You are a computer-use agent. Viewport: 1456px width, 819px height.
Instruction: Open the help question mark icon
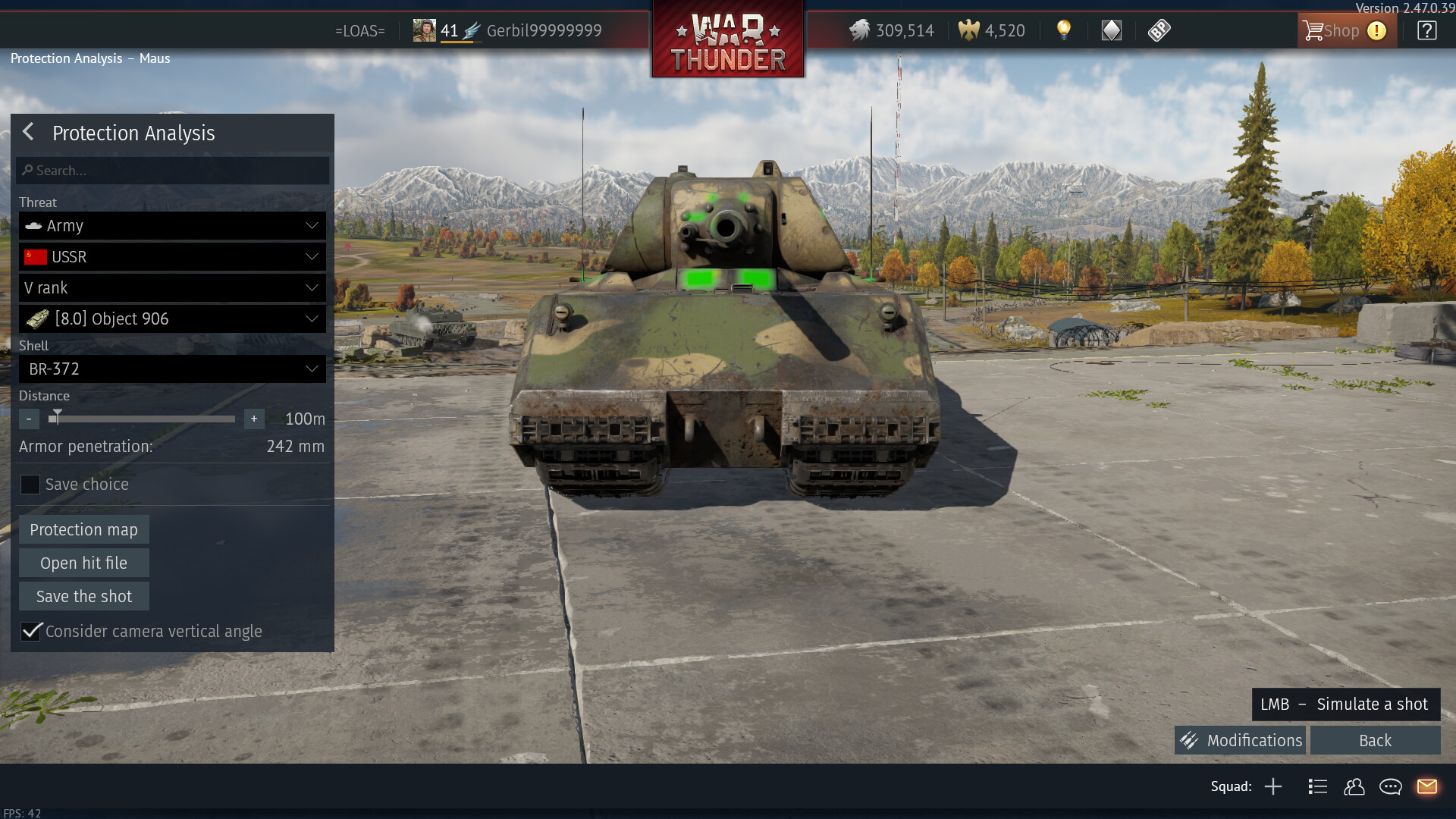pos(1426,31)
